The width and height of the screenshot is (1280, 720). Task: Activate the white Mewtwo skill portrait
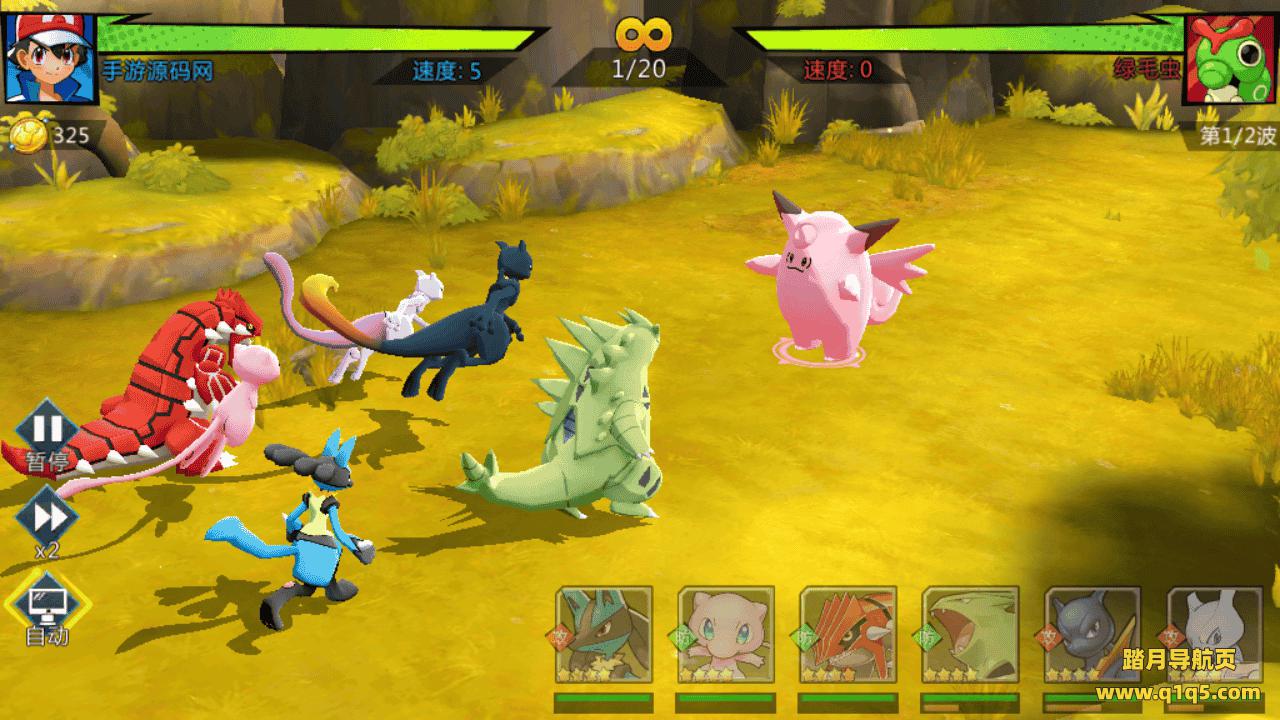1214,636
